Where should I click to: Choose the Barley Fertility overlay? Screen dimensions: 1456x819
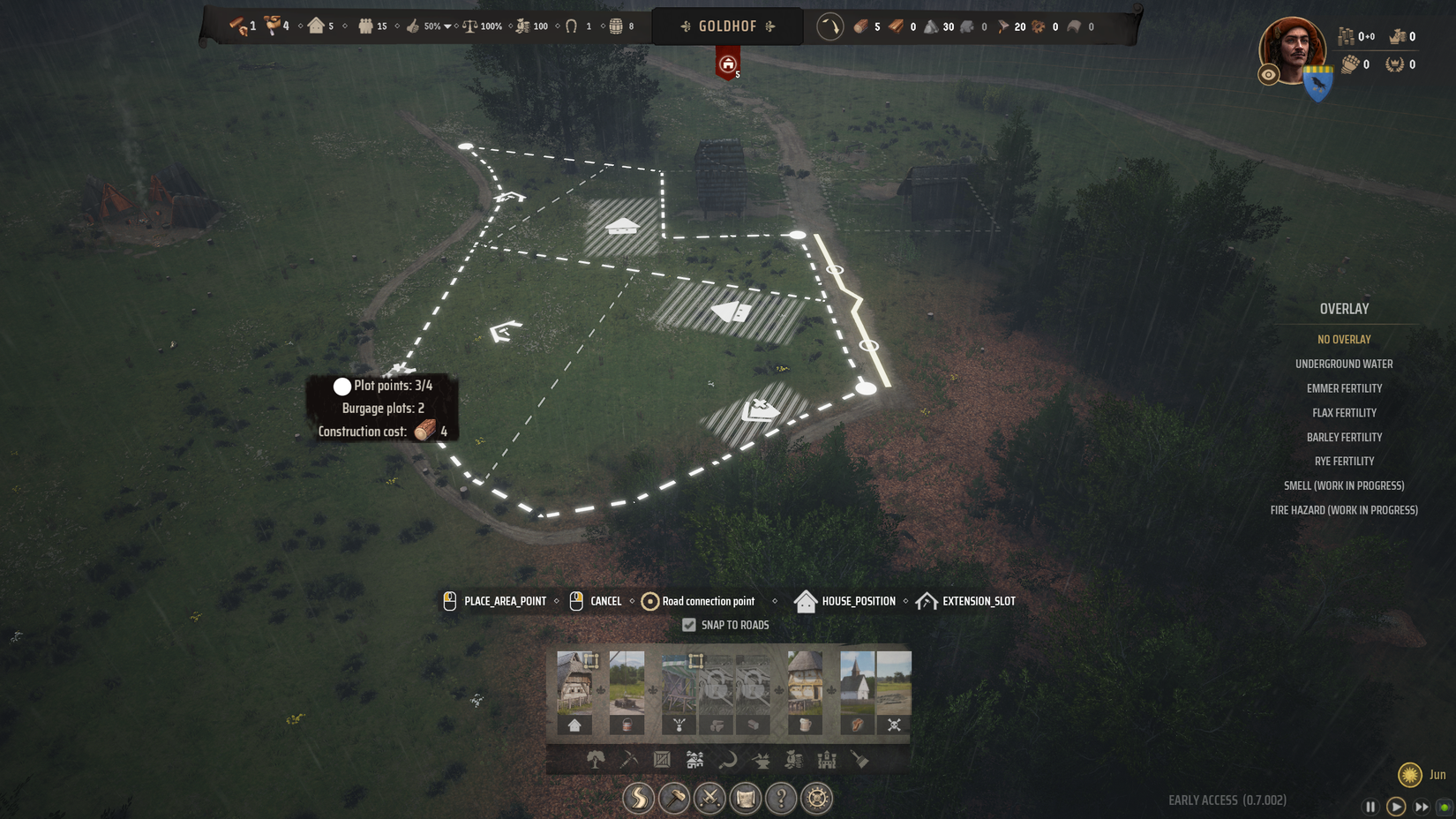coord(1344,437)
